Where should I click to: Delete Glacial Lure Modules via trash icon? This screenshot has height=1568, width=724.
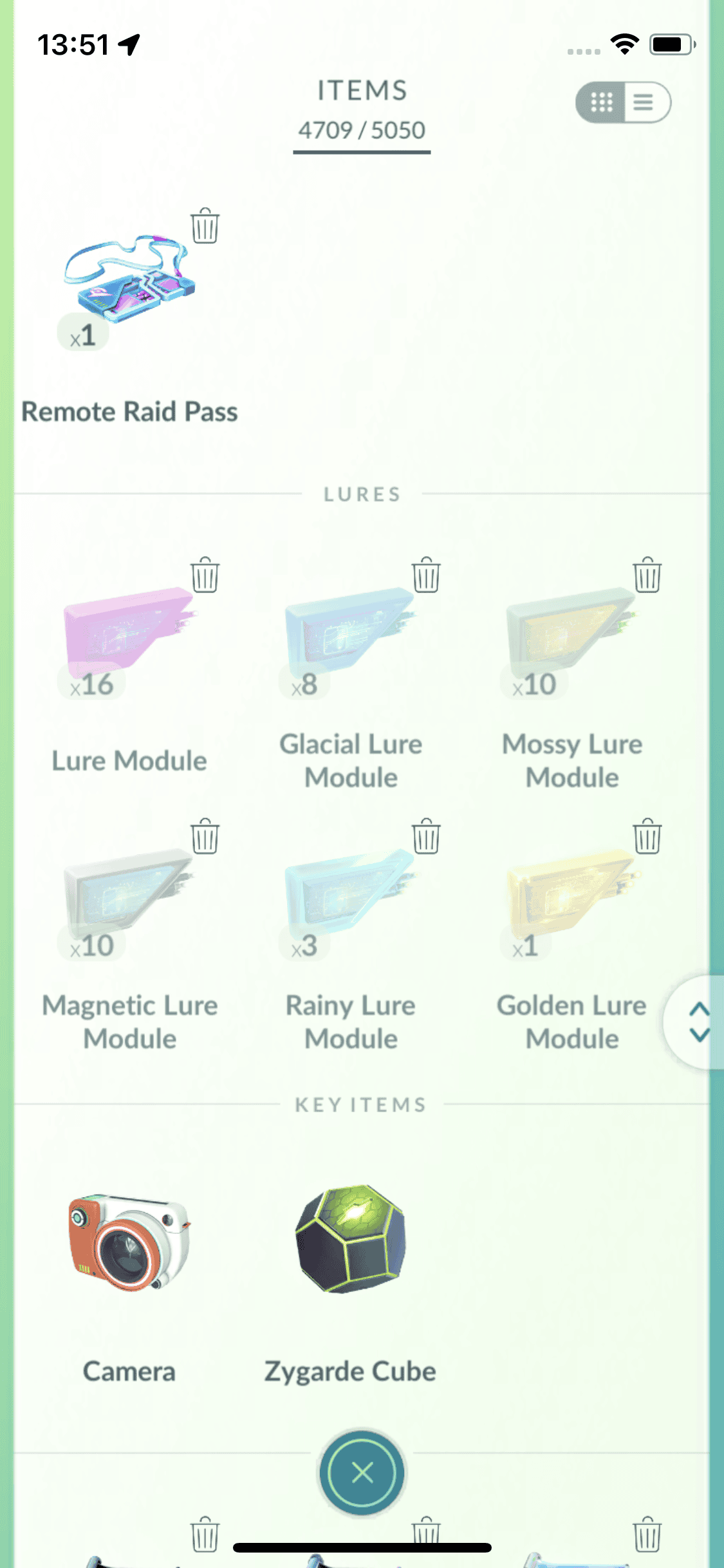tap(426, 575)
